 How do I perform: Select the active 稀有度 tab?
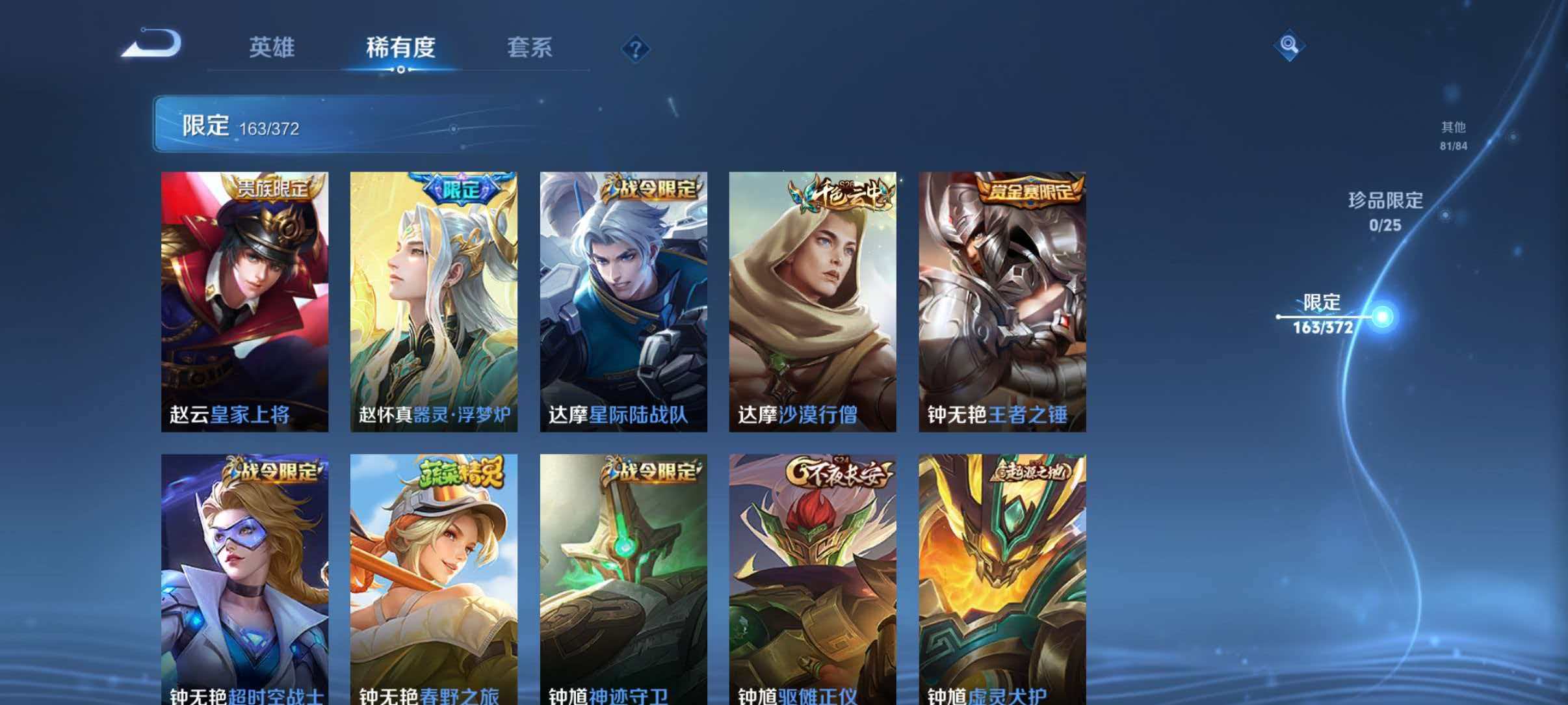point(400,47)
